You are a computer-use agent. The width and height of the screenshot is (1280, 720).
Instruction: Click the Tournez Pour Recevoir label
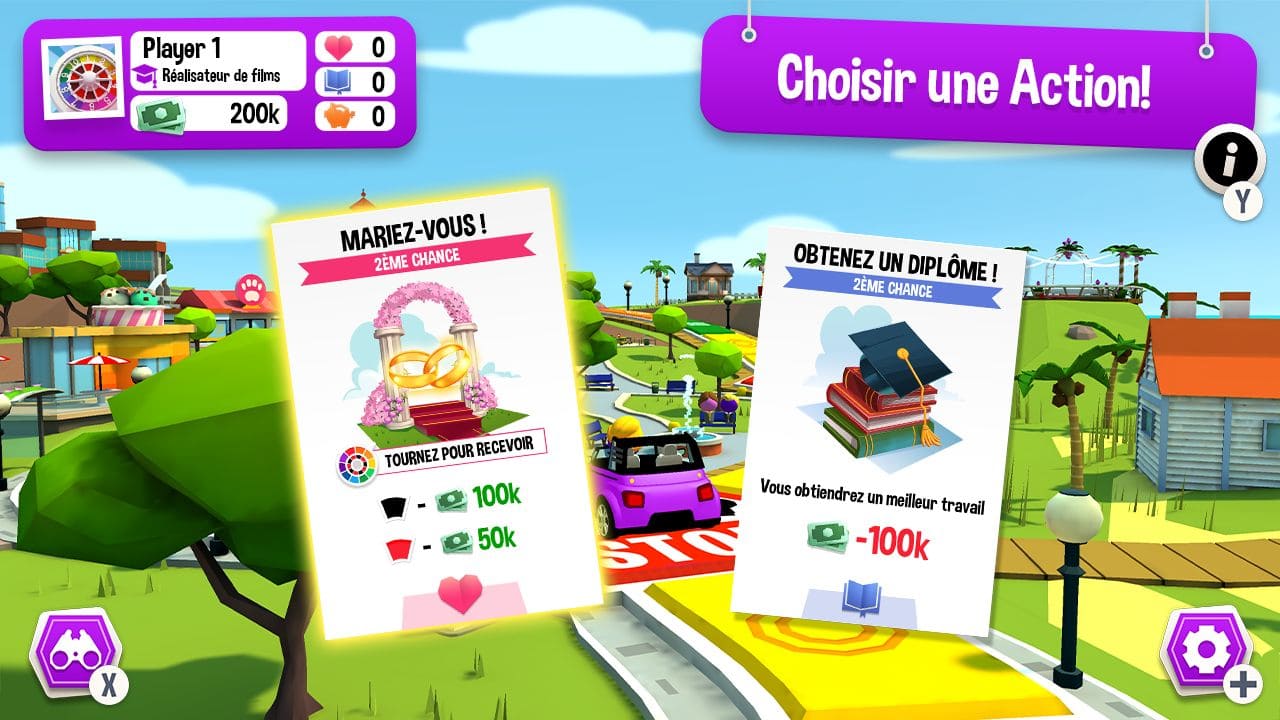pyautogui.click(x=460, y=457)
